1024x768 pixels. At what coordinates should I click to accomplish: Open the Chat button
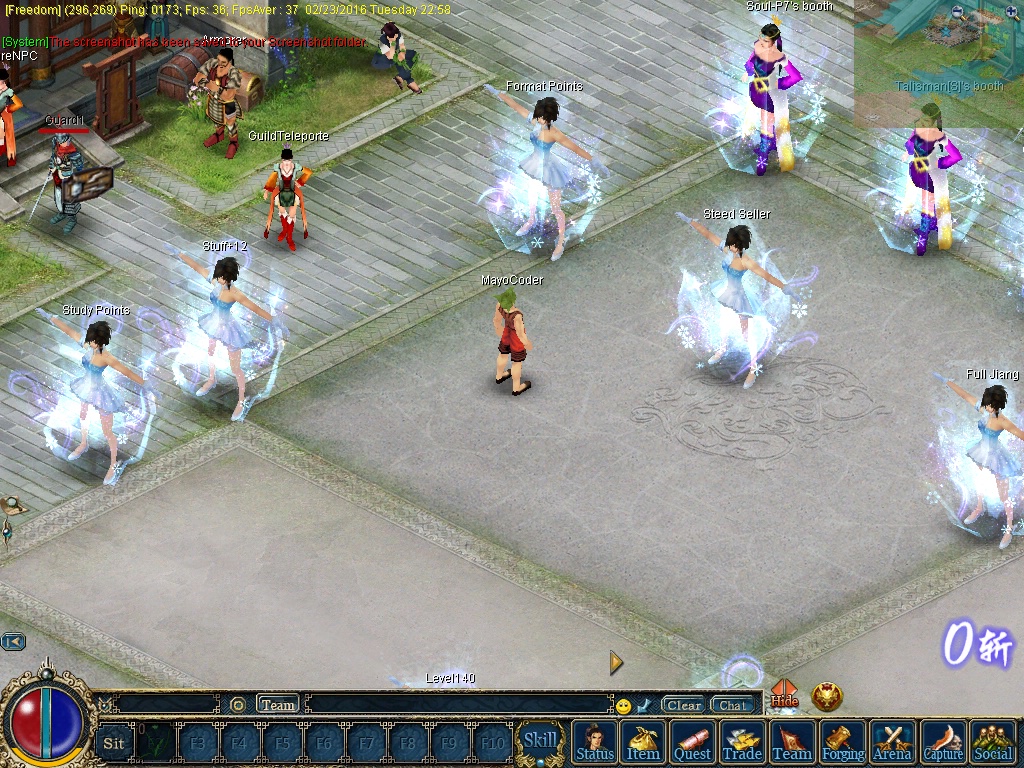point(732,705)
